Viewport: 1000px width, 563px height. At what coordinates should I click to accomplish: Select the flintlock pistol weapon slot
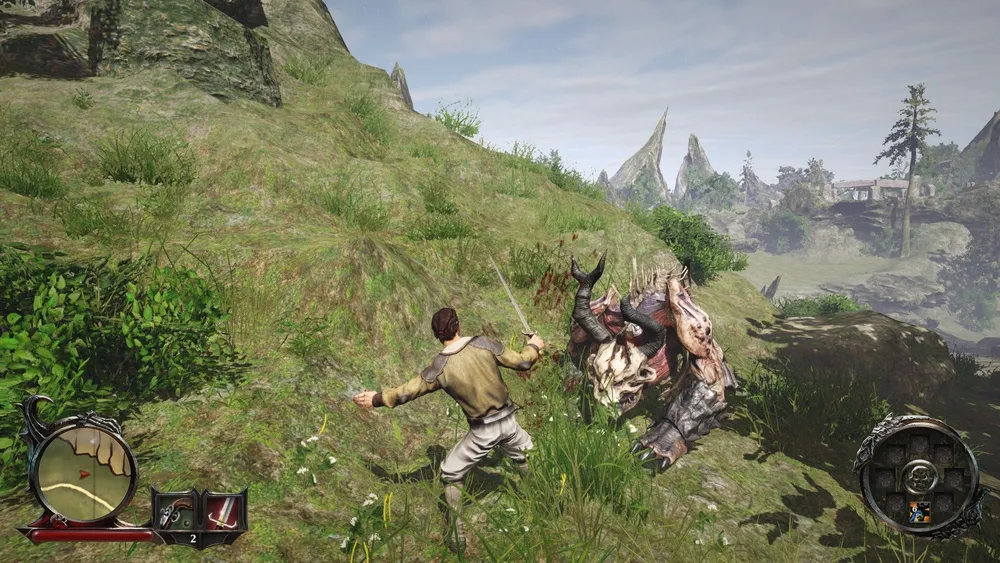(x=177, y=511)
